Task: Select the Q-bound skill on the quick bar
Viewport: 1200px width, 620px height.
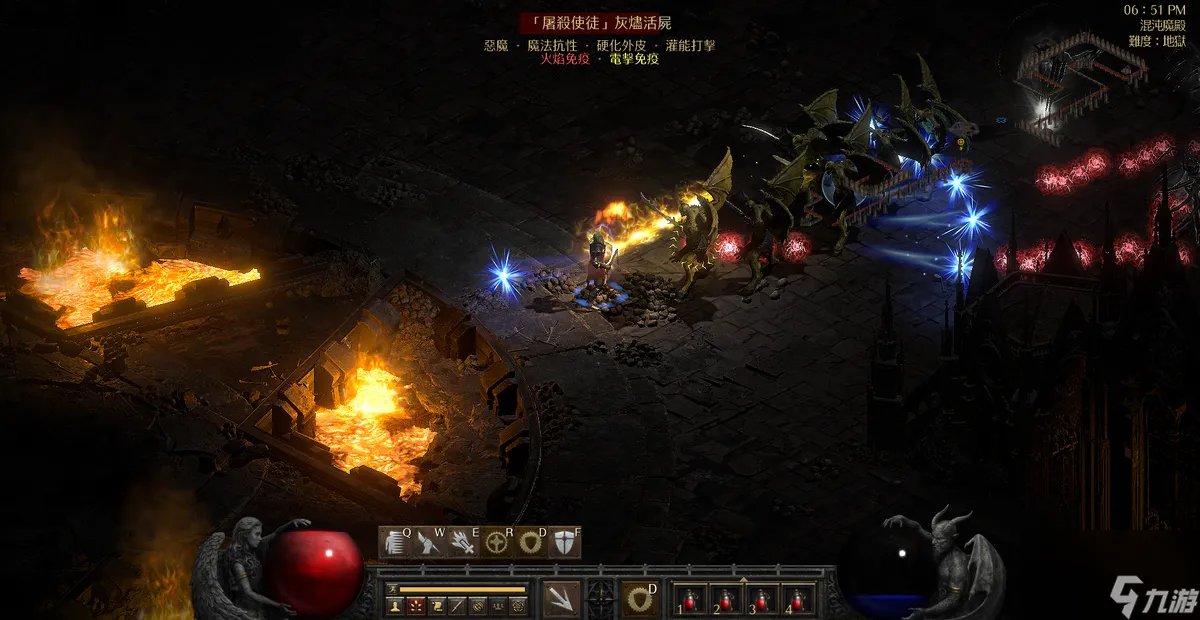Action: (396, 542)
